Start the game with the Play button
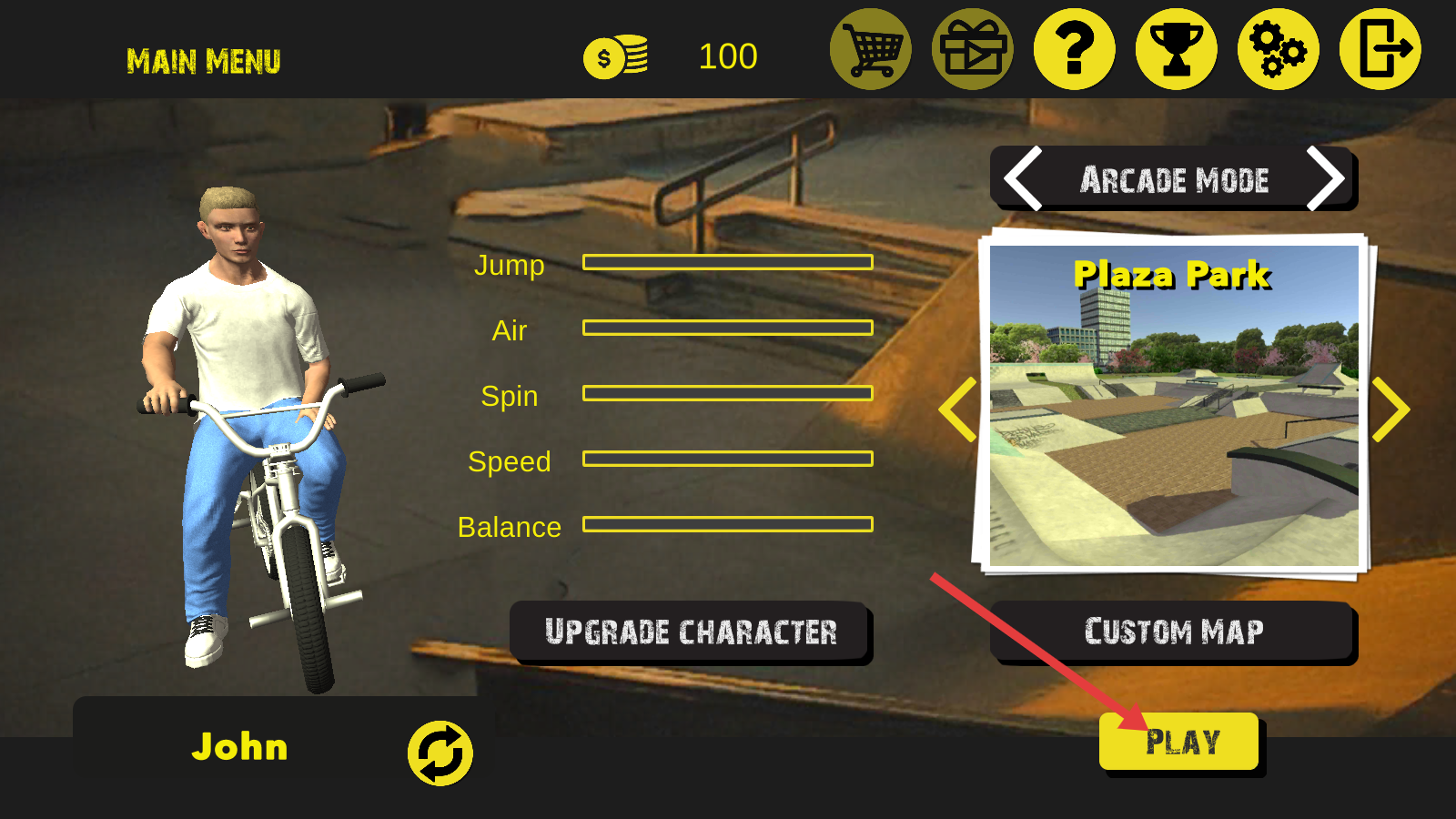Image resolution: width=1456 pixels, height=819 pixels. pyautogui.click(x=1179, y=742)
